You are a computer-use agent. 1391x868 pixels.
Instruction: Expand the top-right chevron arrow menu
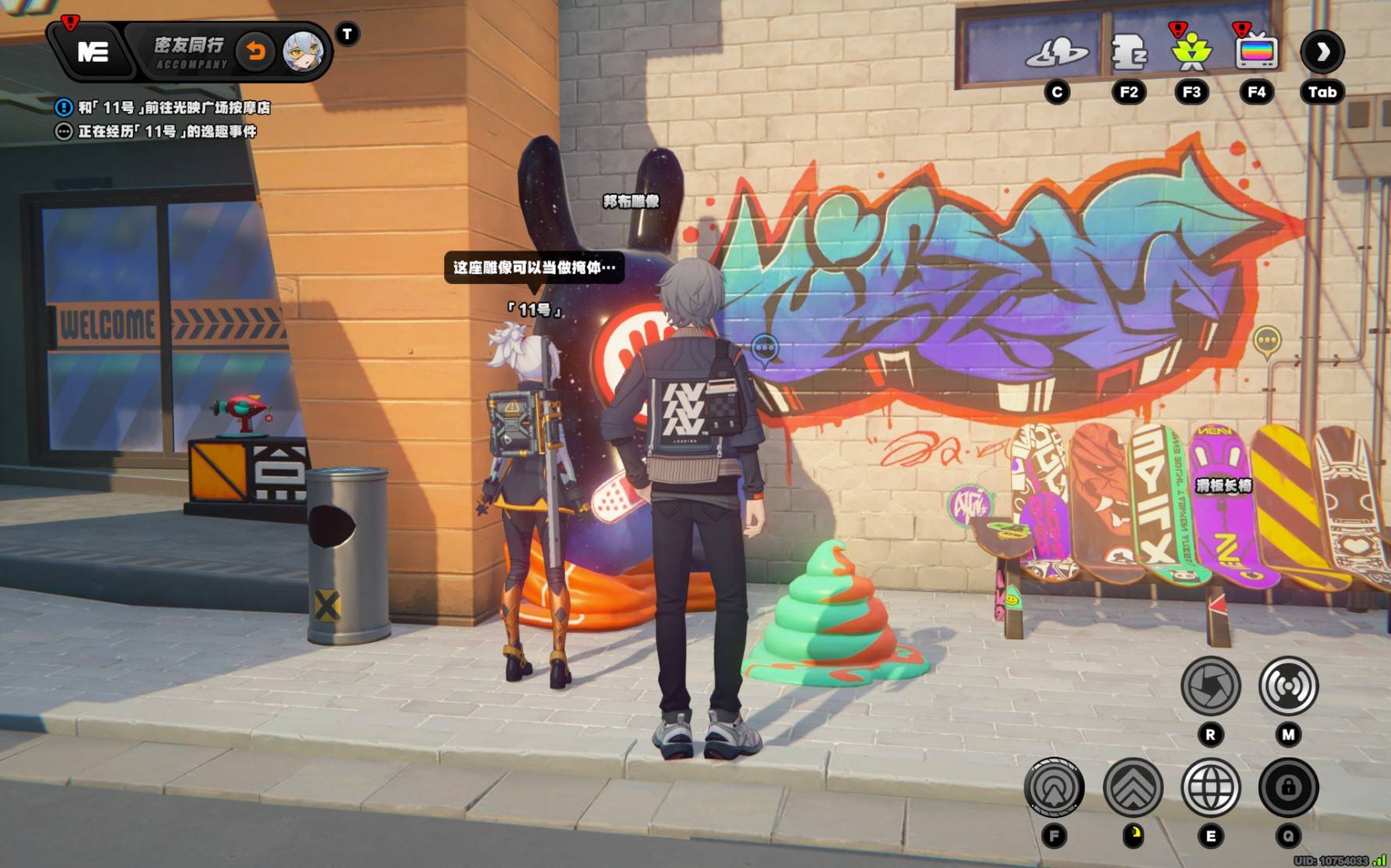1322,52
